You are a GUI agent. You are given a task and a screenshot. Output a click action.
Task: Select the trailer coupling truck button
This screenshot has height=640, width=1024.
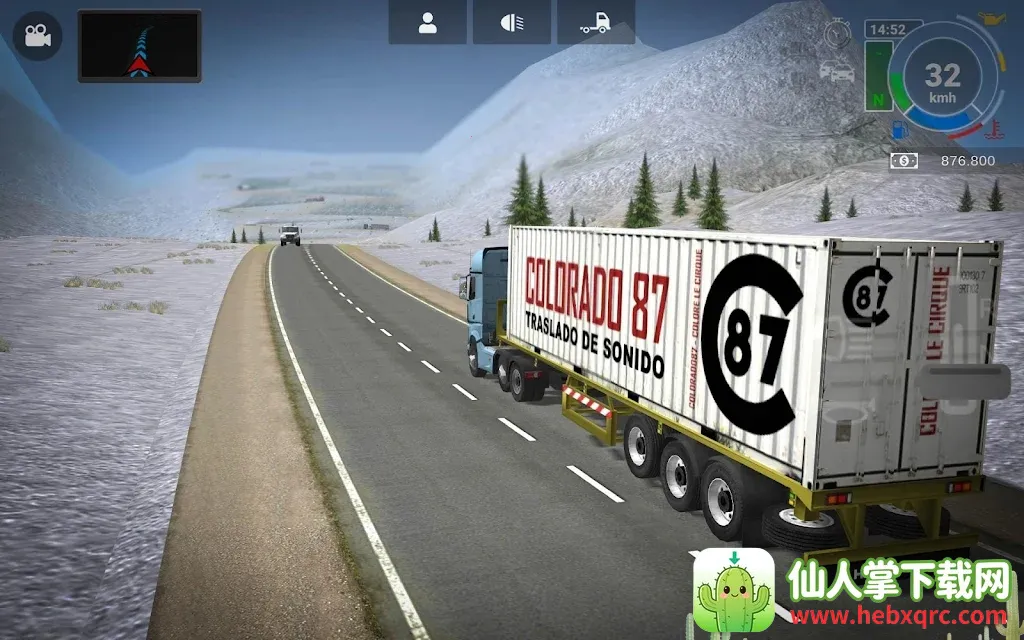click(x=596, y=24)
